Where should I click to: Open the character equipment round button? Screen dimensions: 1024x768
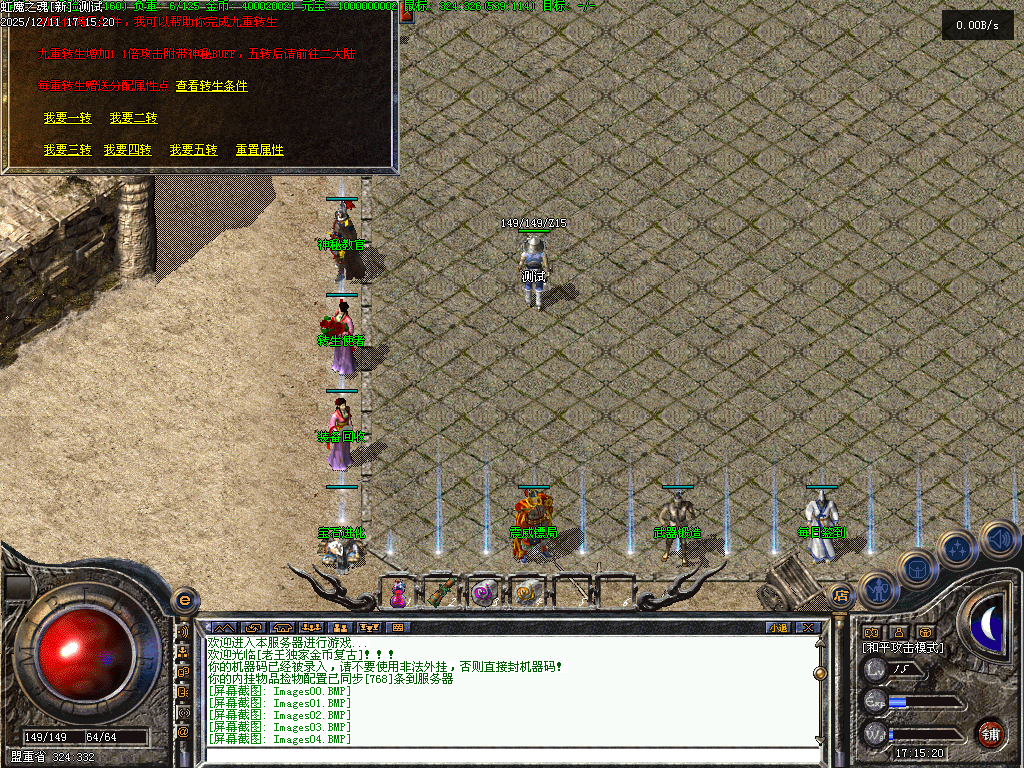point(879,590)
